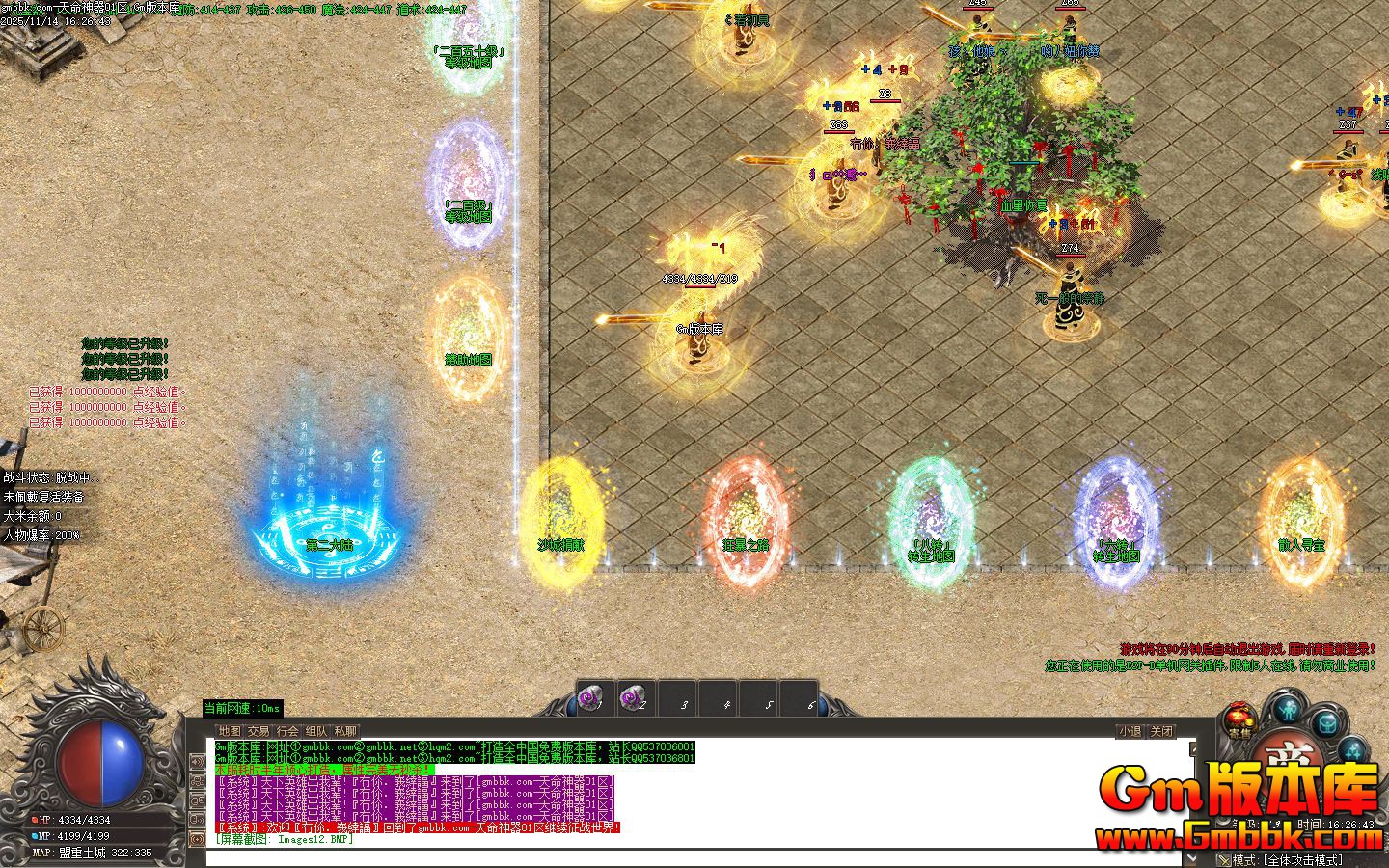This screenshot has width=1389, height=868.
Task: Switch to the 行会 chat tab
Action: [x=286, y=731]
